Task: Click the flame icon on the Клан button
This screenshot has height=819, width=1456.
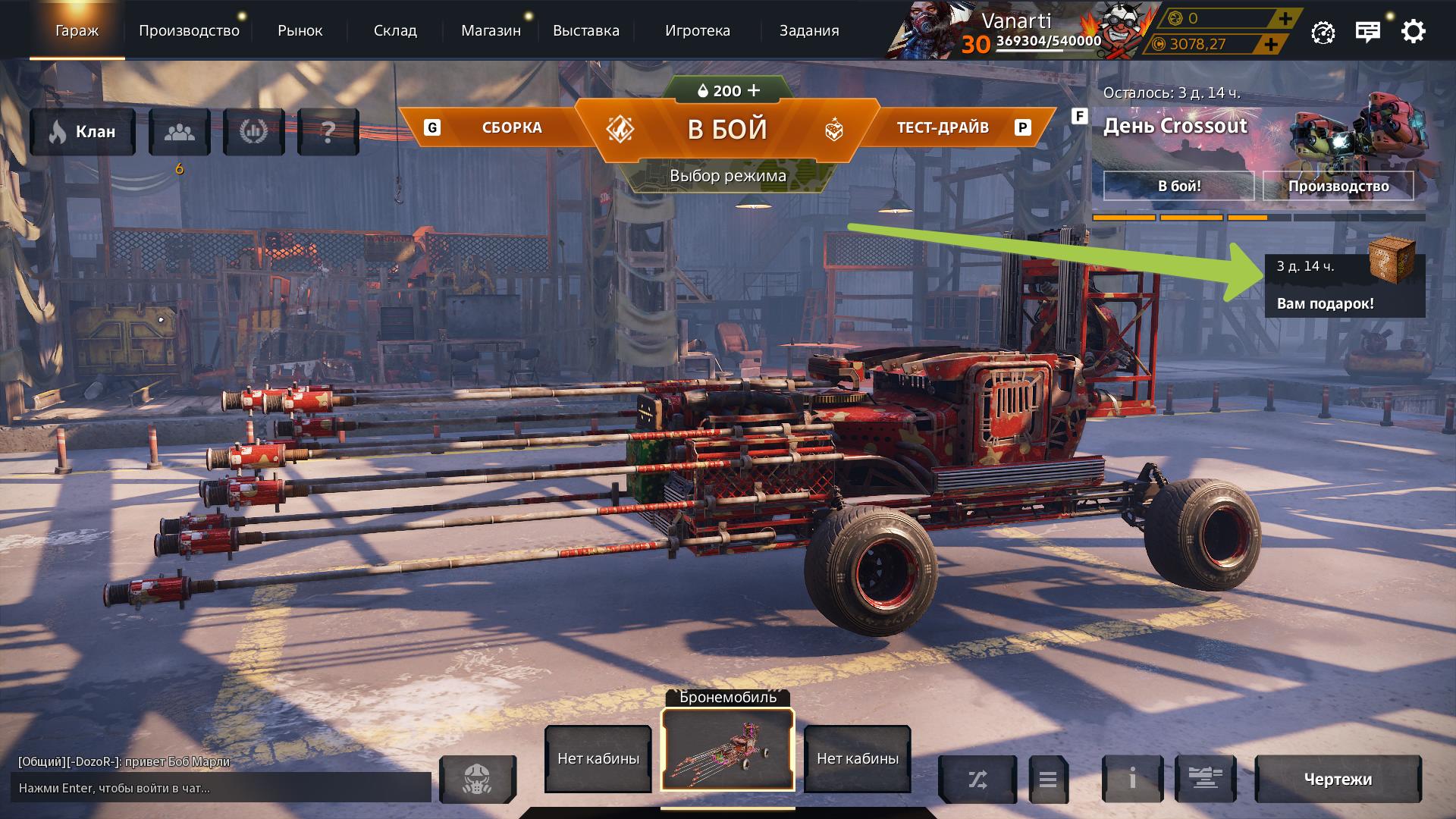Action: (57, 131)
